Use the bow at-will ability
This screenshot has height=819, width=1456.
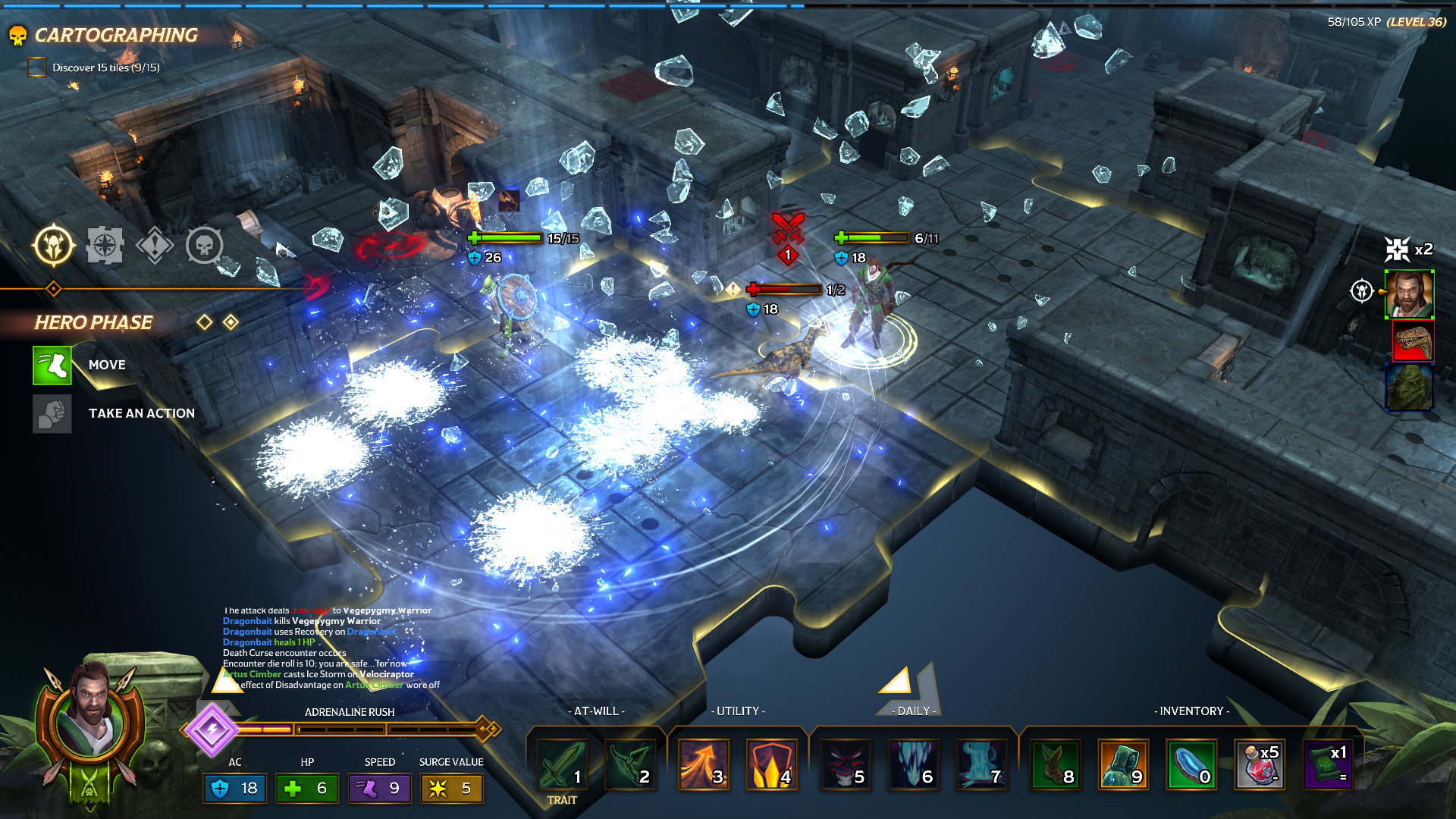point(629,764)
